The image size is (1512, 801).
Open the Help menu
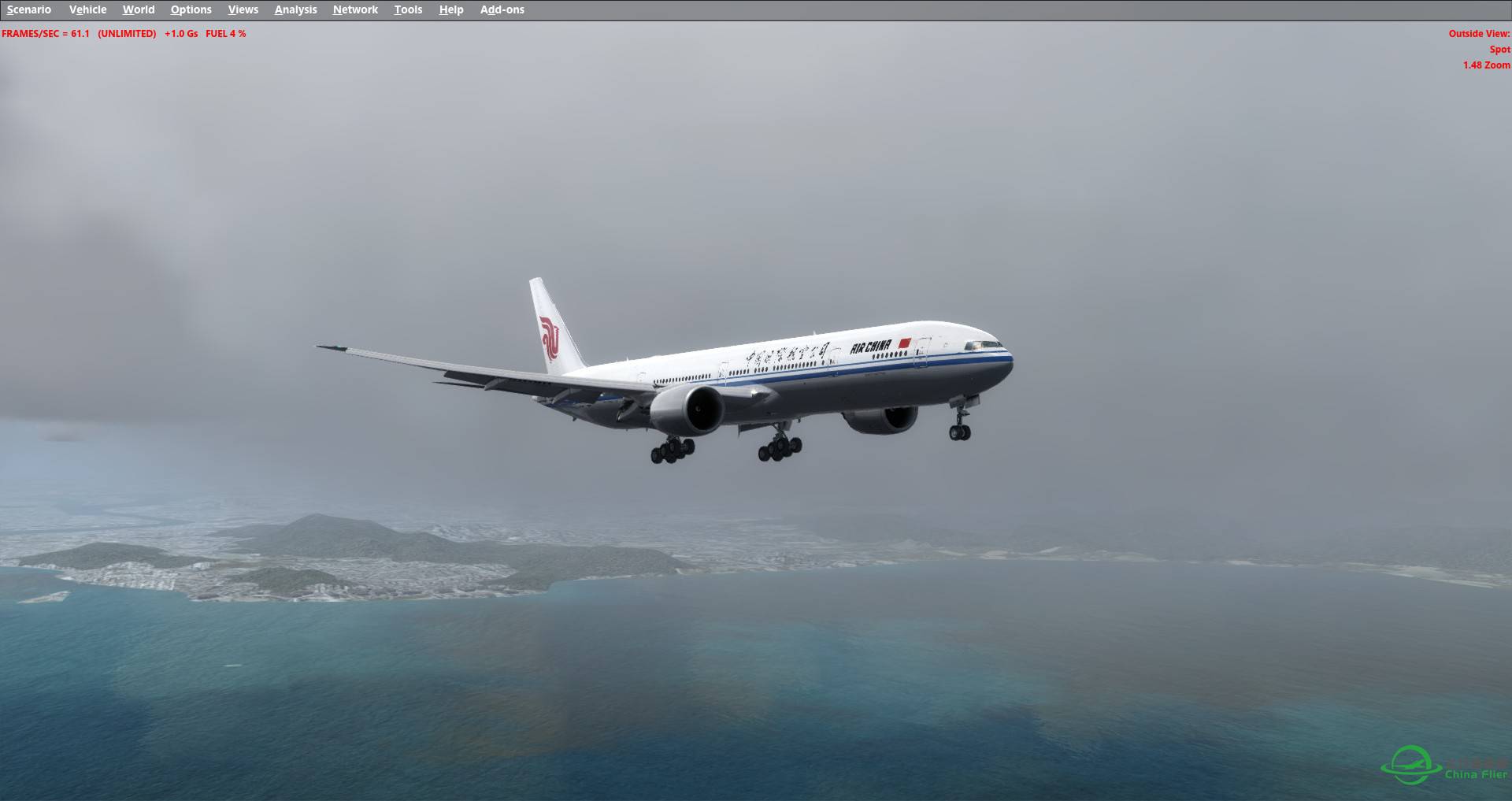tap(450, 9)
